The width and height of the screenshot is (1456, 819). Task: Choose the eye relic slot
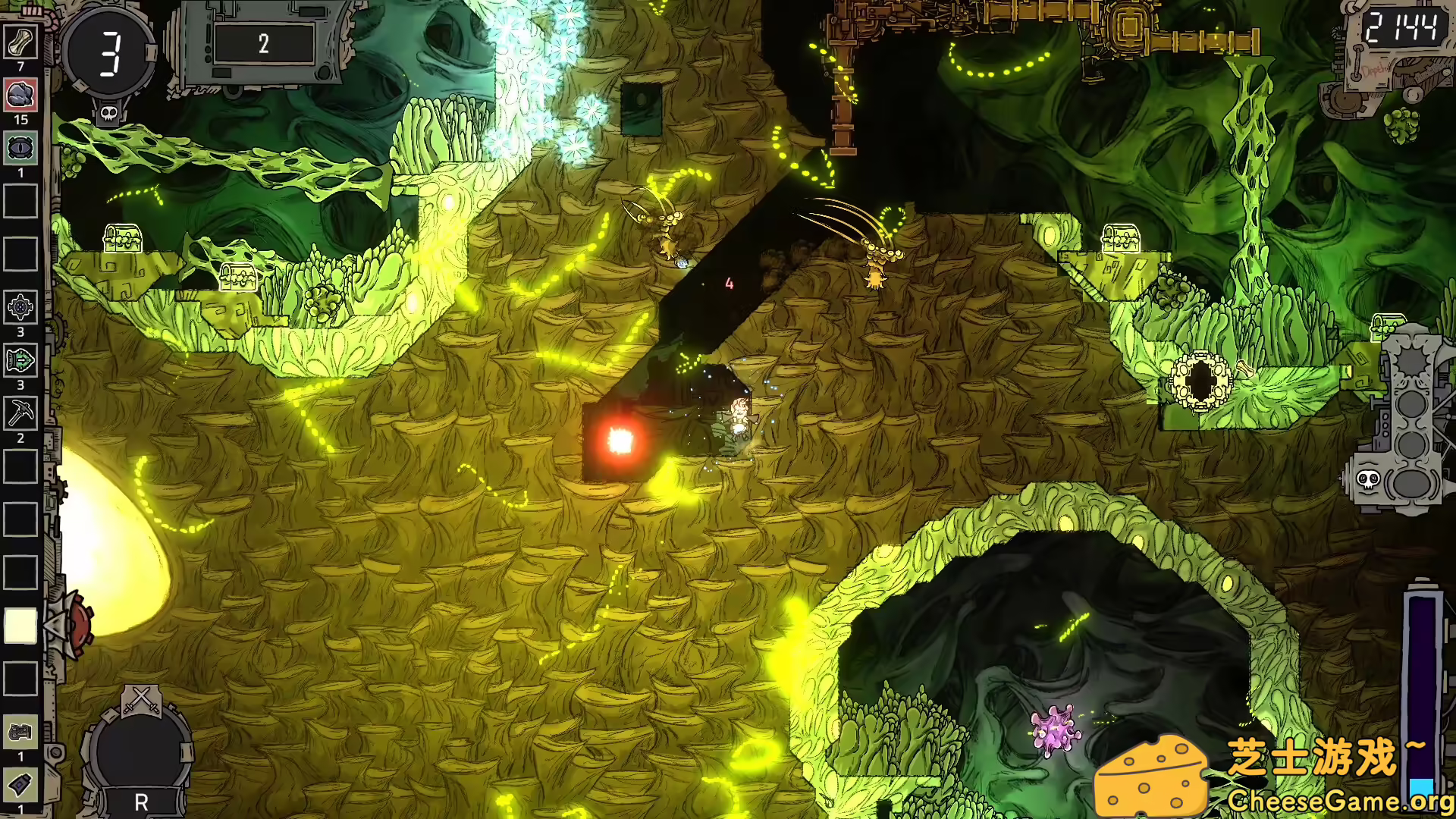[20, 149]
